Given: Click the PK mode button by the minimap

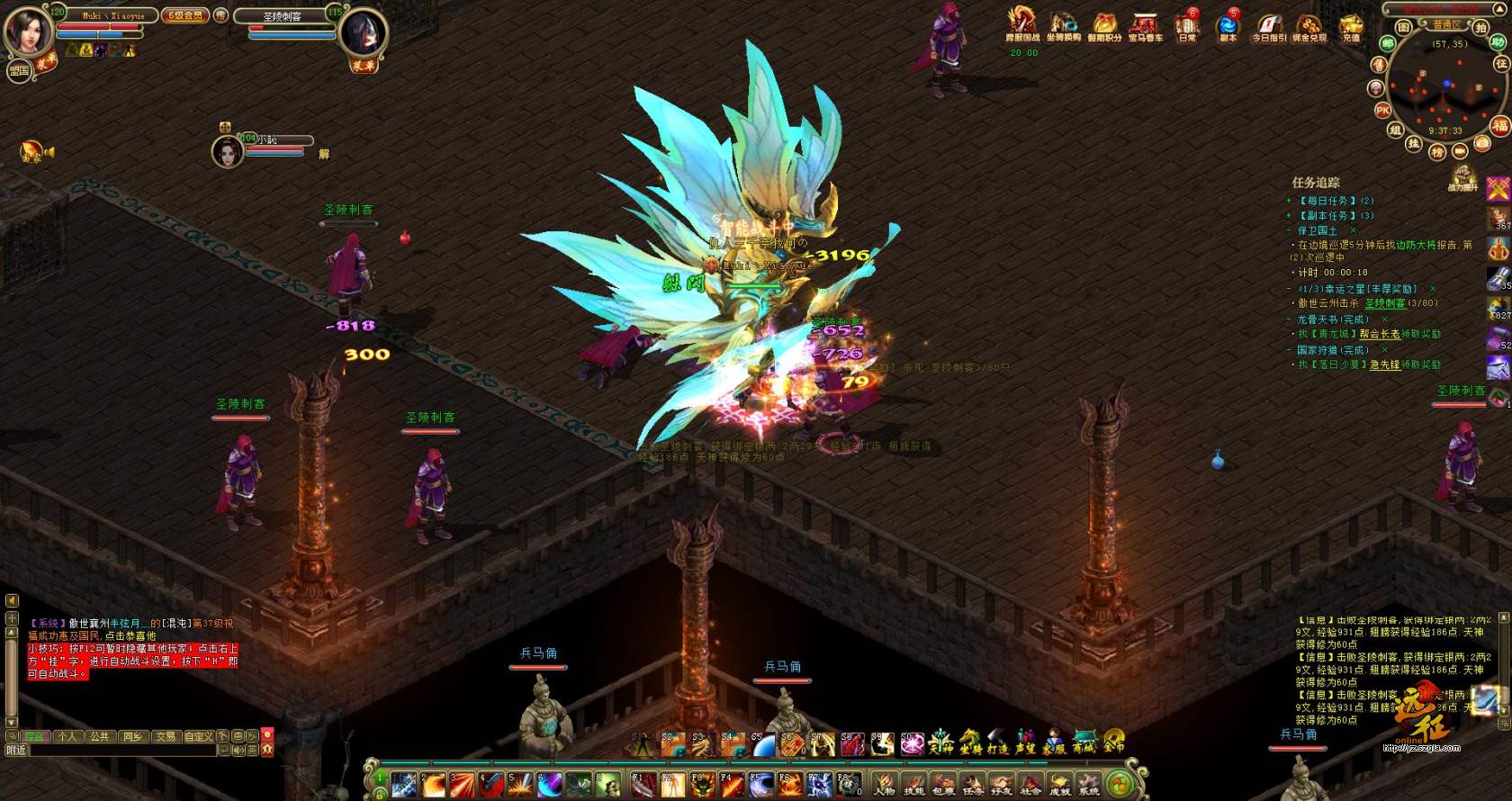Looking at the screenshot, I should click(x=1383, y=111).
